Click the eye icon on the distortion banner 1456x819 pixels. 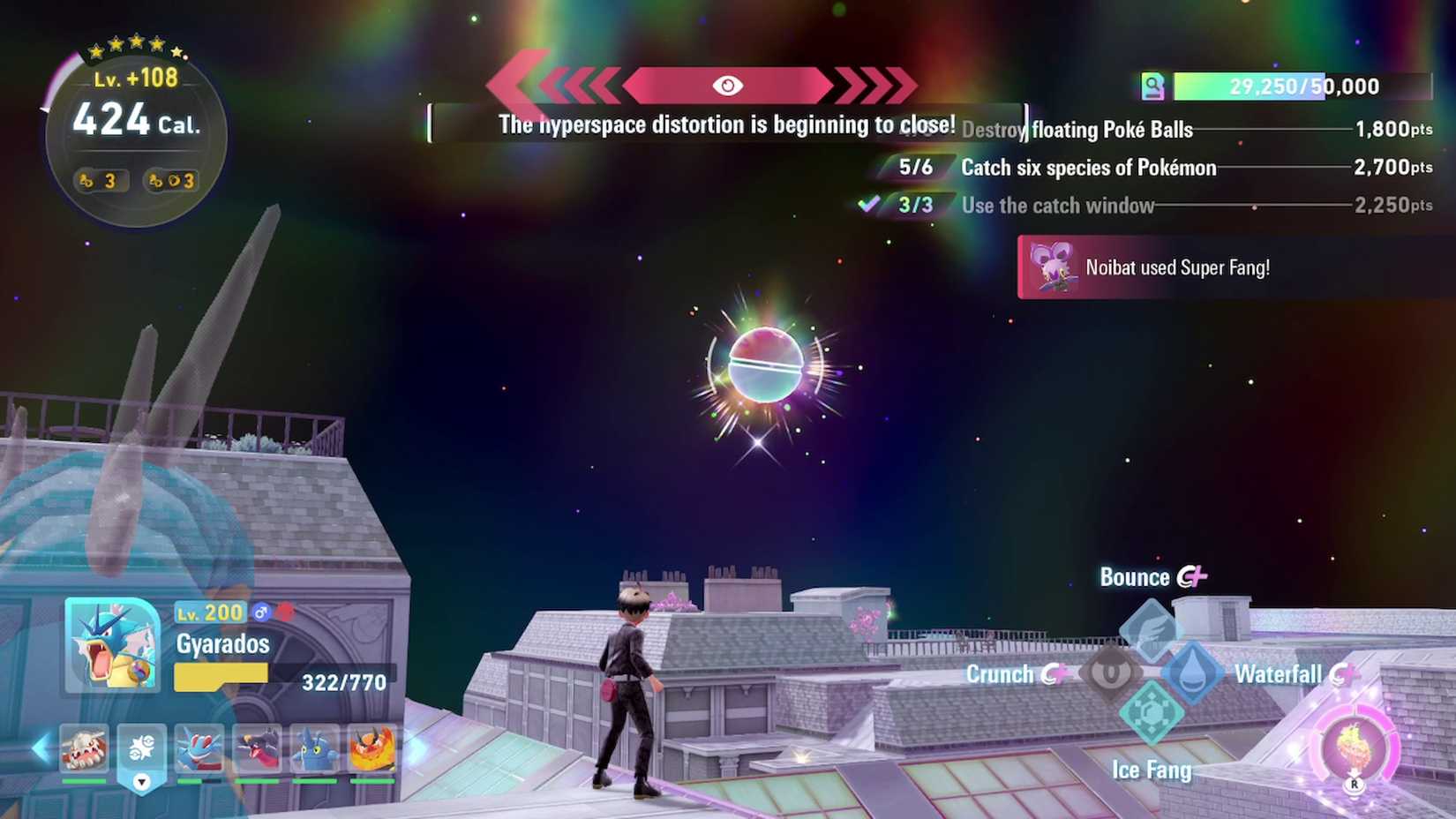[729, 86]
